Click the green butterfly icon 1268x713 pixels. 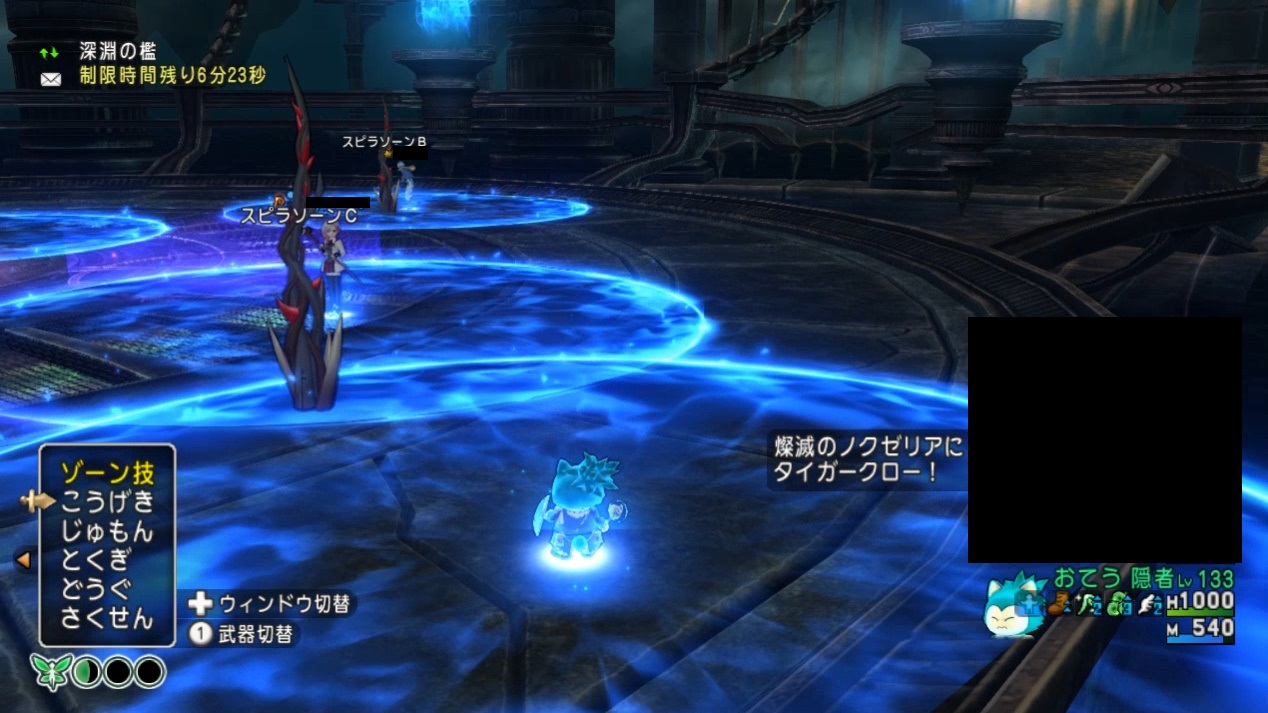47,670
